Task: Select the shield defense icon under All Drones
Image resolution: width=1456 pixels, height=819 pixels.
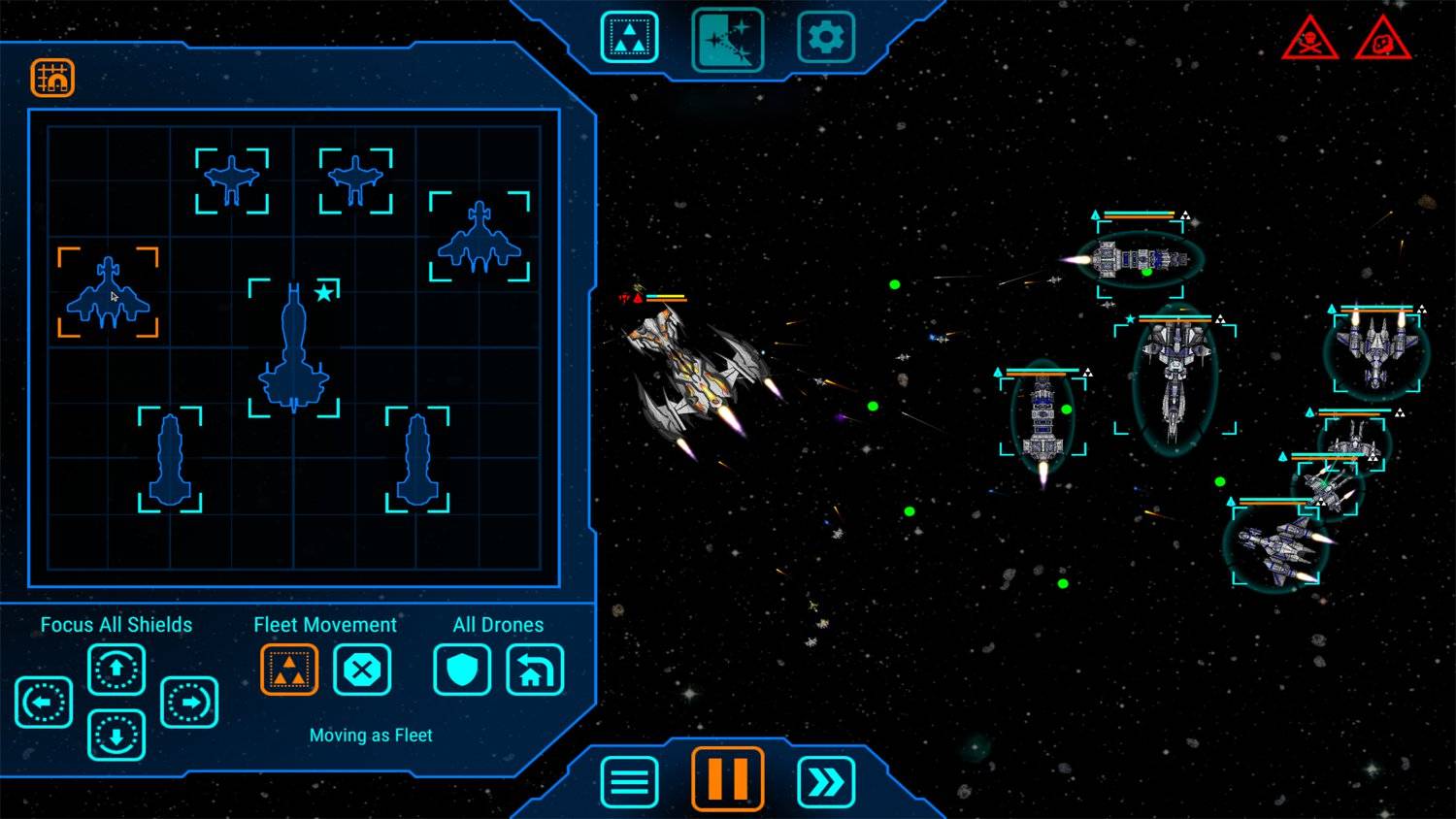Action: coord(462,670)
